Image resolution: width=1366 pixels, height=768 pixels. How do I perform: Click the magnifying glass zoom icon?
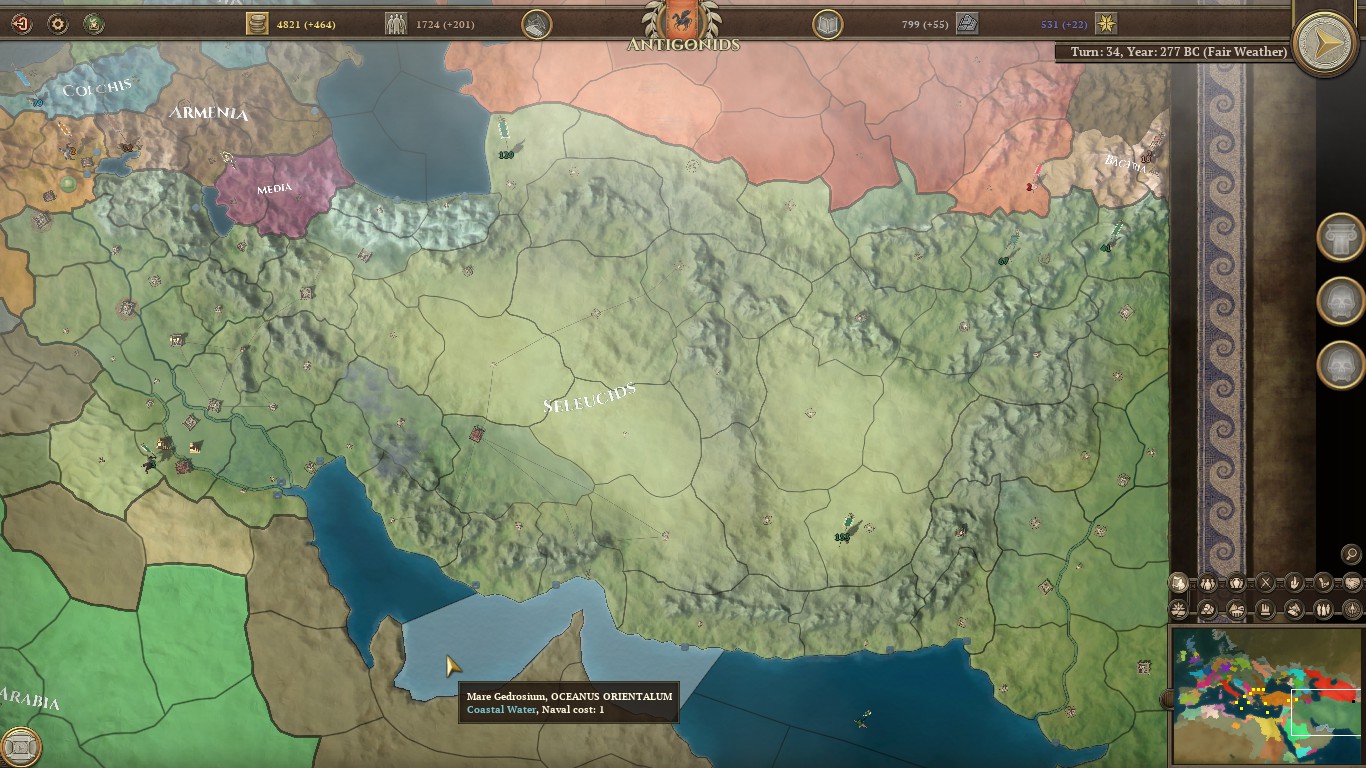tap(1349, 553)
